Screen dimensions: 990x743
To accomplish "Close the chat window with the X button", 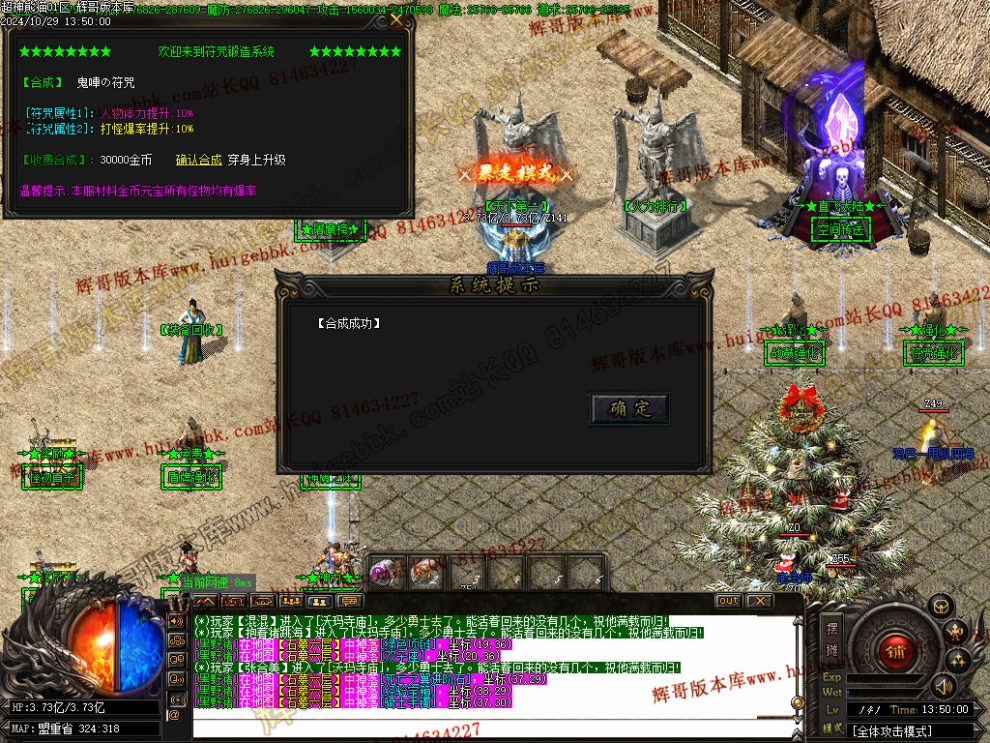I will click(x=759, y=601).
